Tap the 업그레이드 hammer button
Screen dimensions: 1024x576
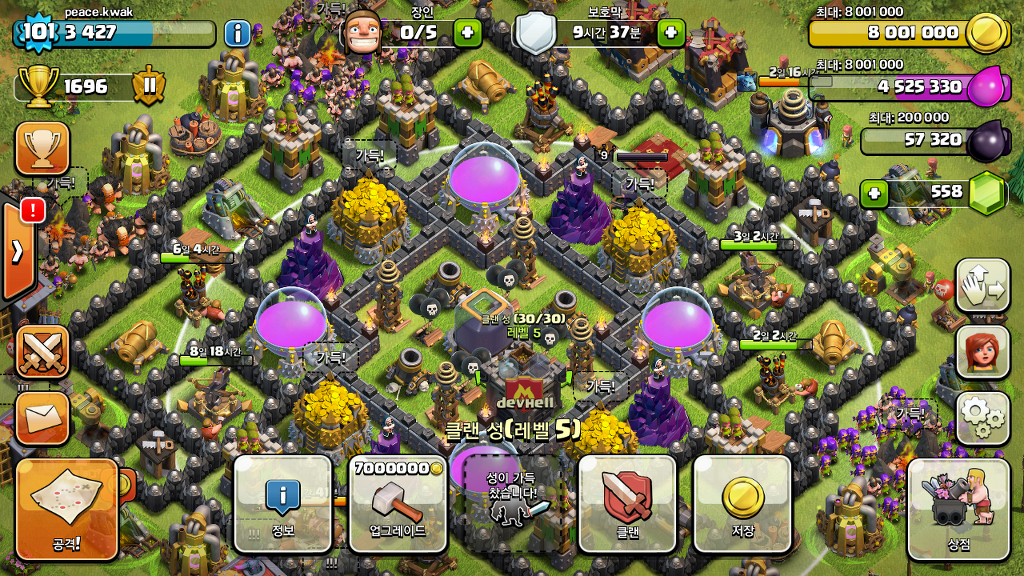click(x=397, y=503)
